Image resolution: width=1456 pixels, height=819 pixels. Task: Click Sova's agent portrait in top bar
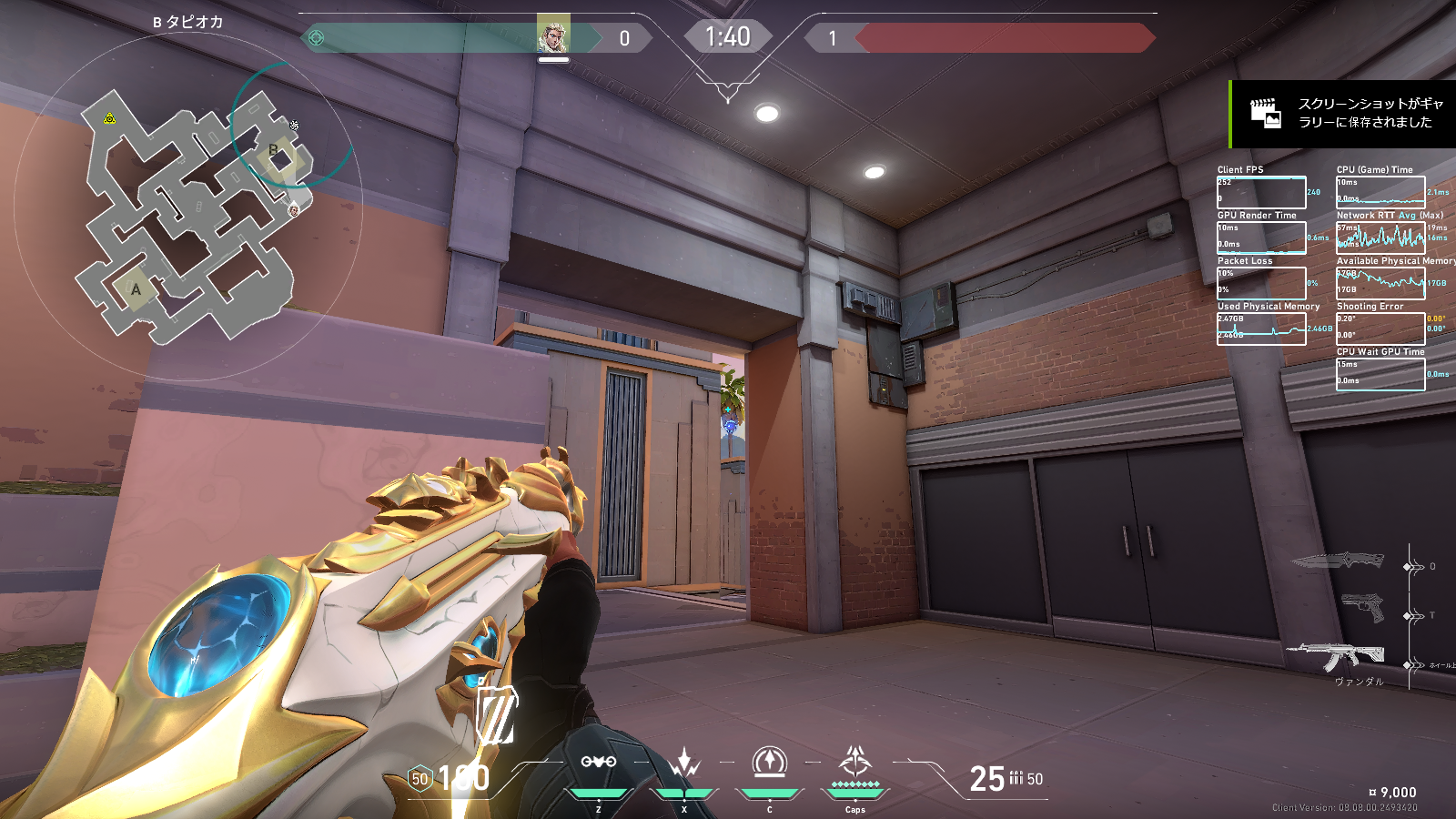[552, 35]
